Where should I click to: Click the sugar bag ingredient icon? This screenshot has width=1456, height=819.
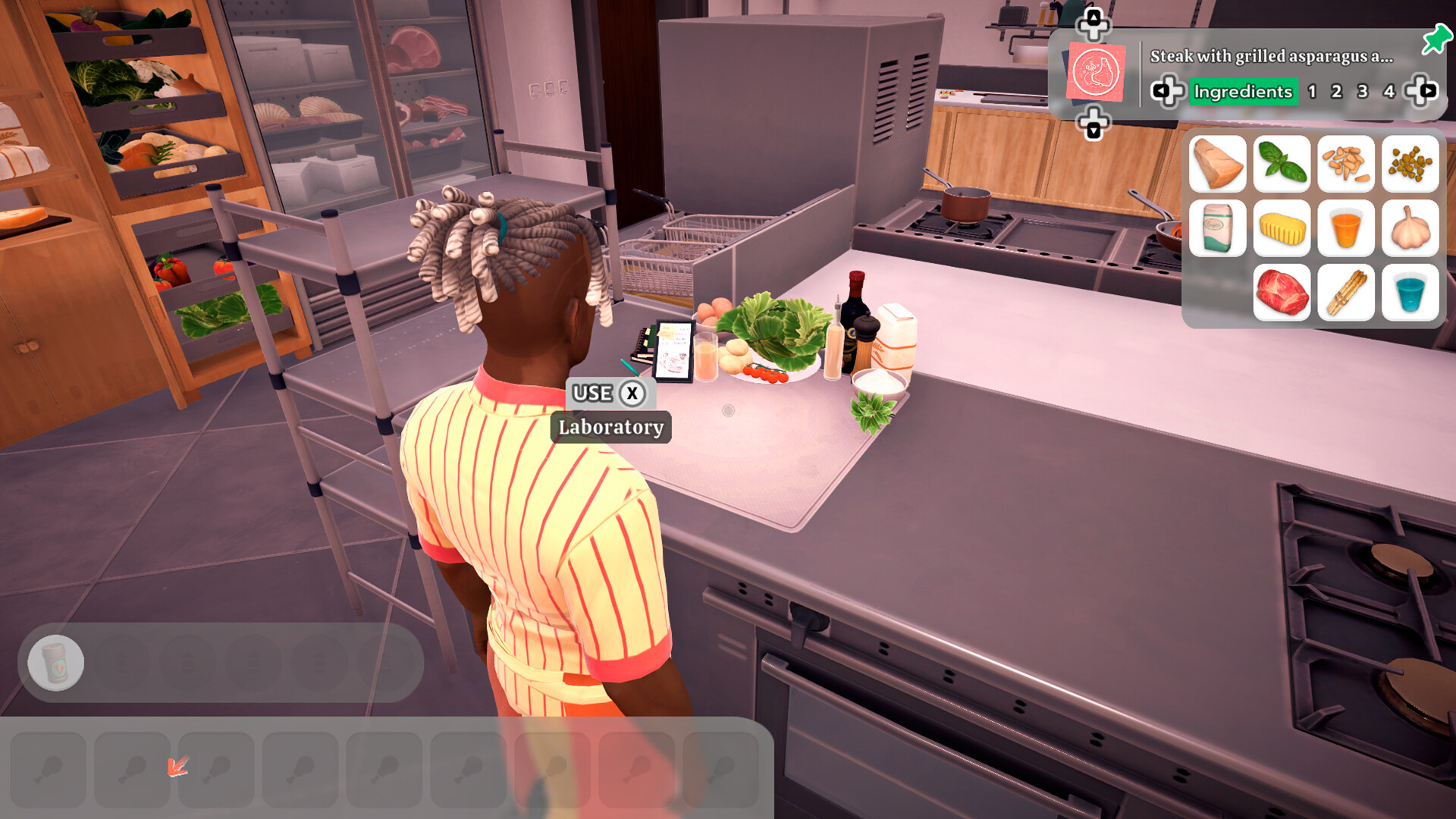click(x=1218, y=228)
